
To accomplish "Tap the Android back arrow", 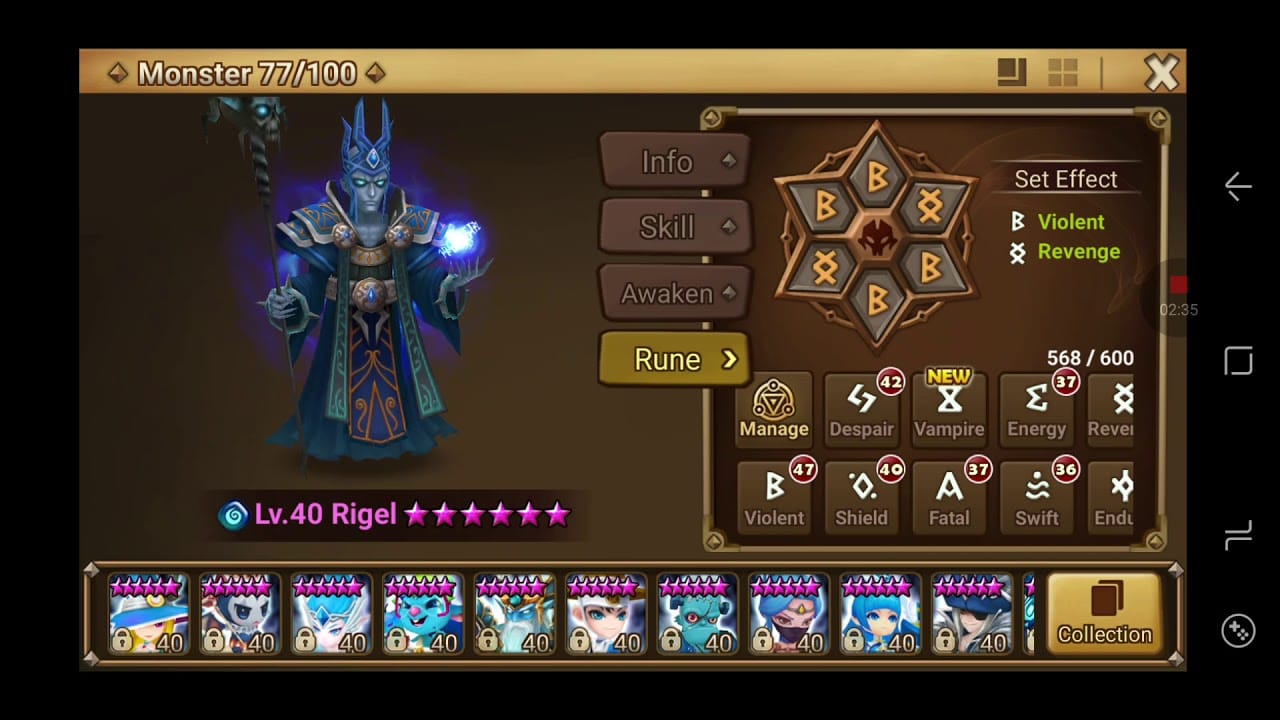I will 1238,187.
